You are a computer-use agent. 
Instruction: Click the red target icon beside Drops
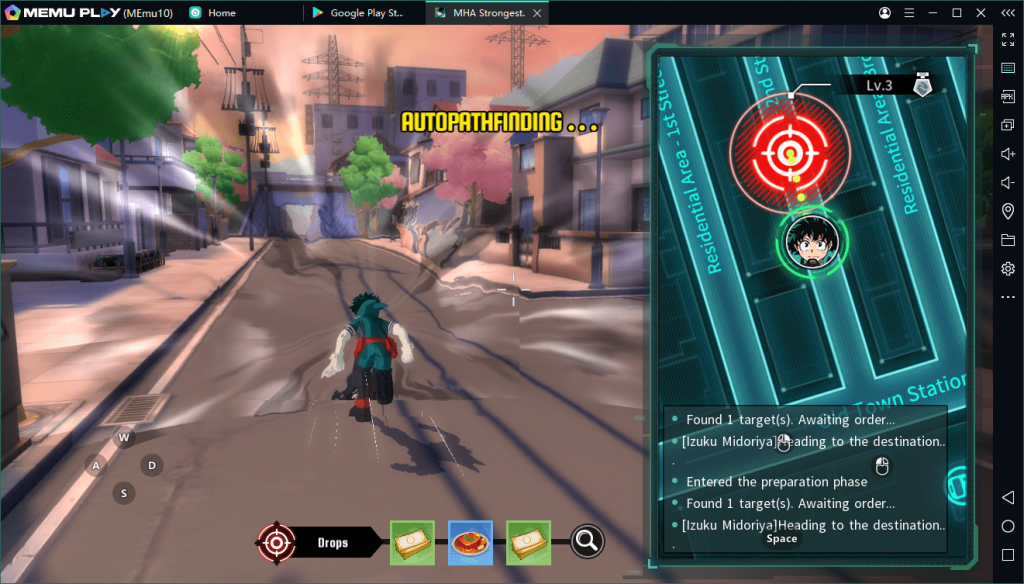275,542
